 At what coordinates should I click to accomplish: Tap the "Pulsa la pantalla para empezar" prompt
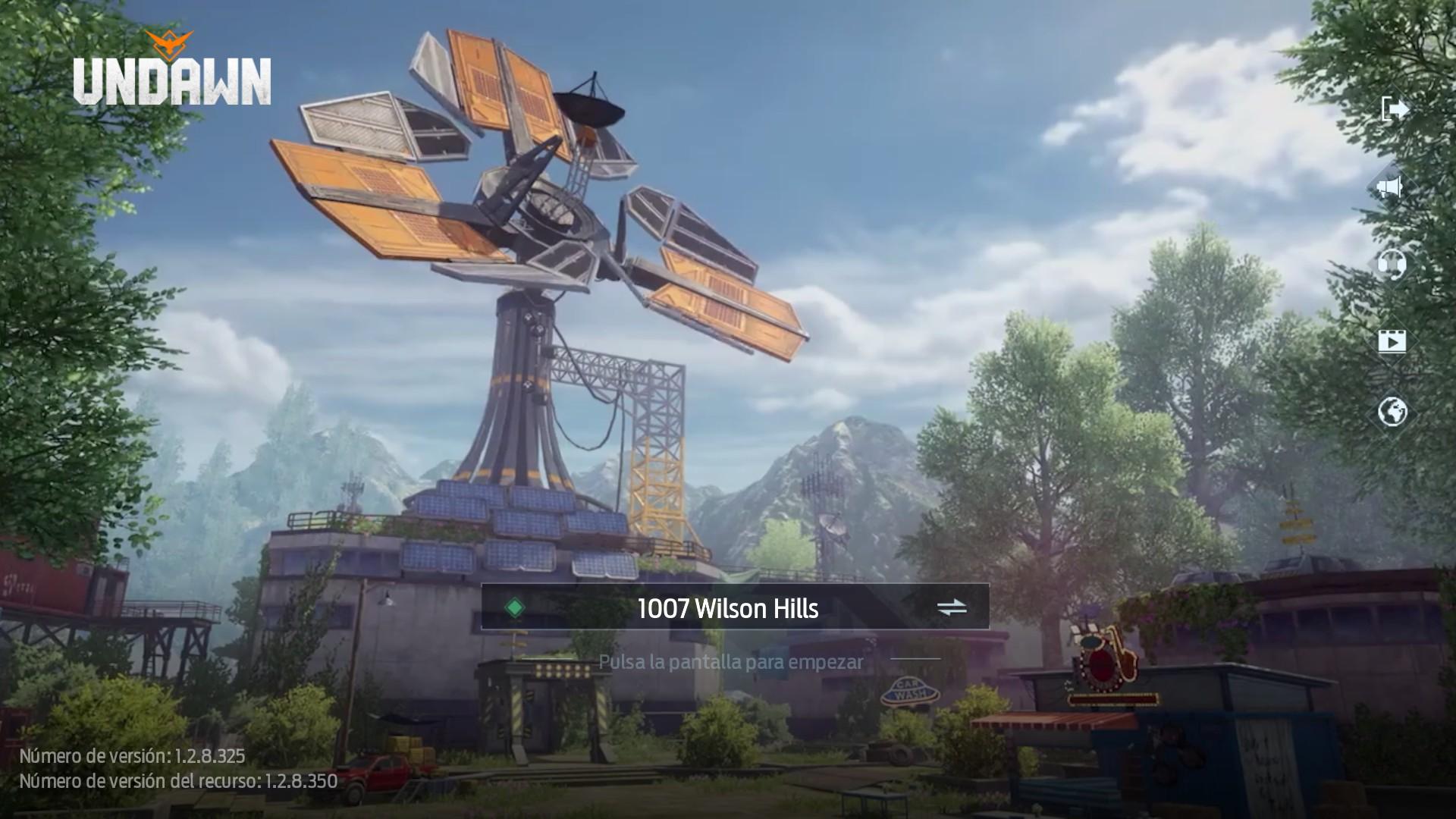pos(730,662)
